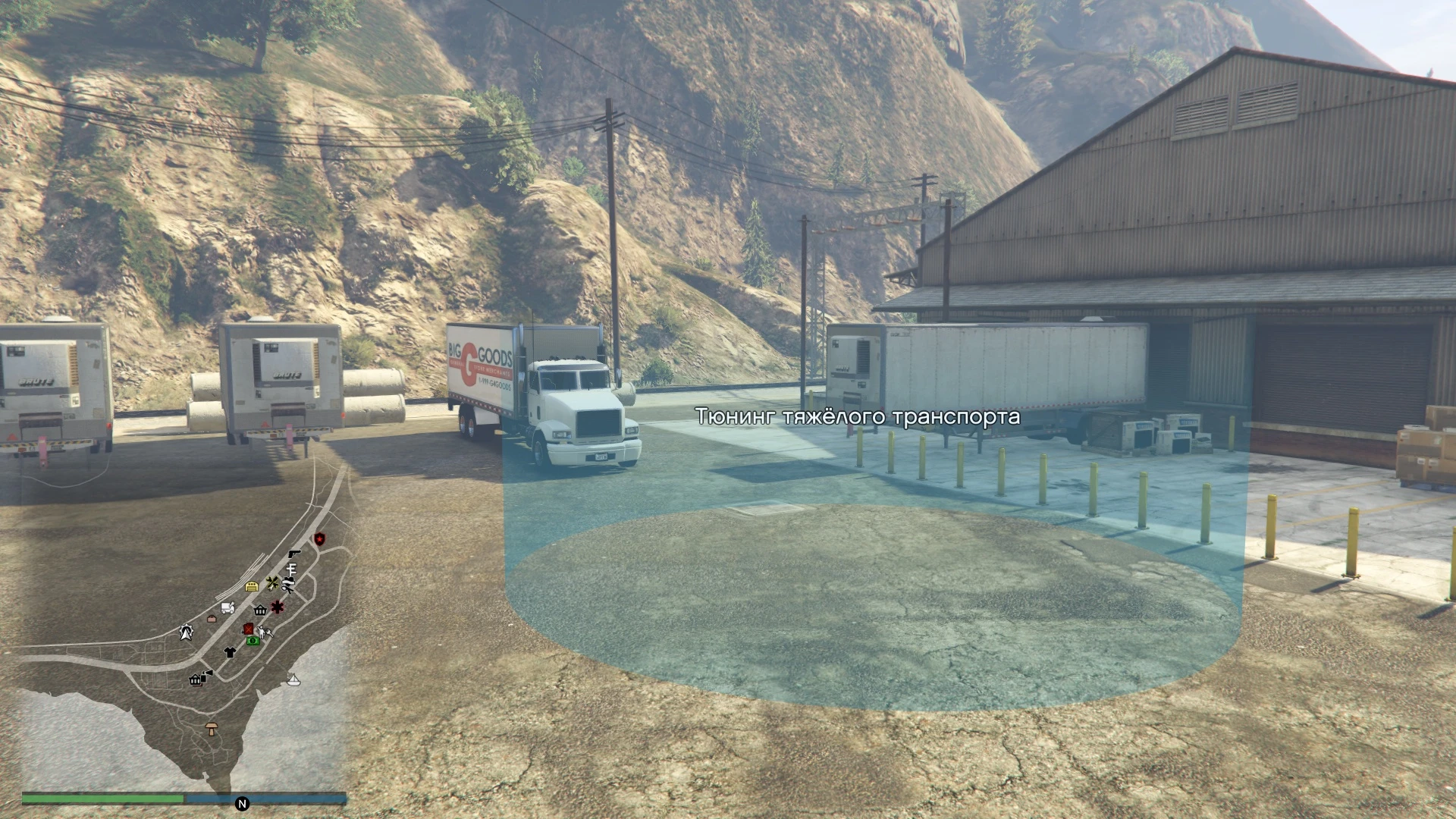Select the pistol gun shop blip
Screen dimensions: 1456x819
[294, 554]
